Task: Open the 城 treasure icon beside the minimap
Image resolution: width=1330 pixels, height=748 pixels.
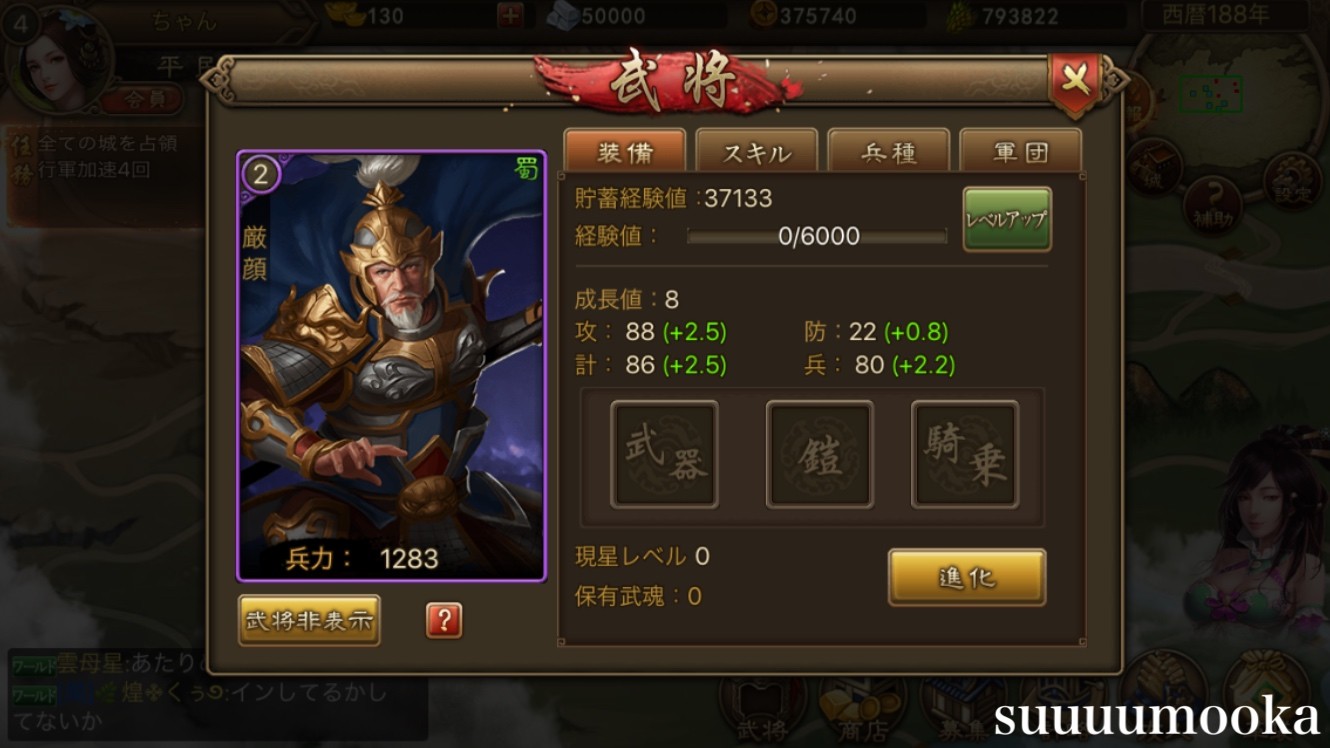Action: click(x=1158, y=166)
